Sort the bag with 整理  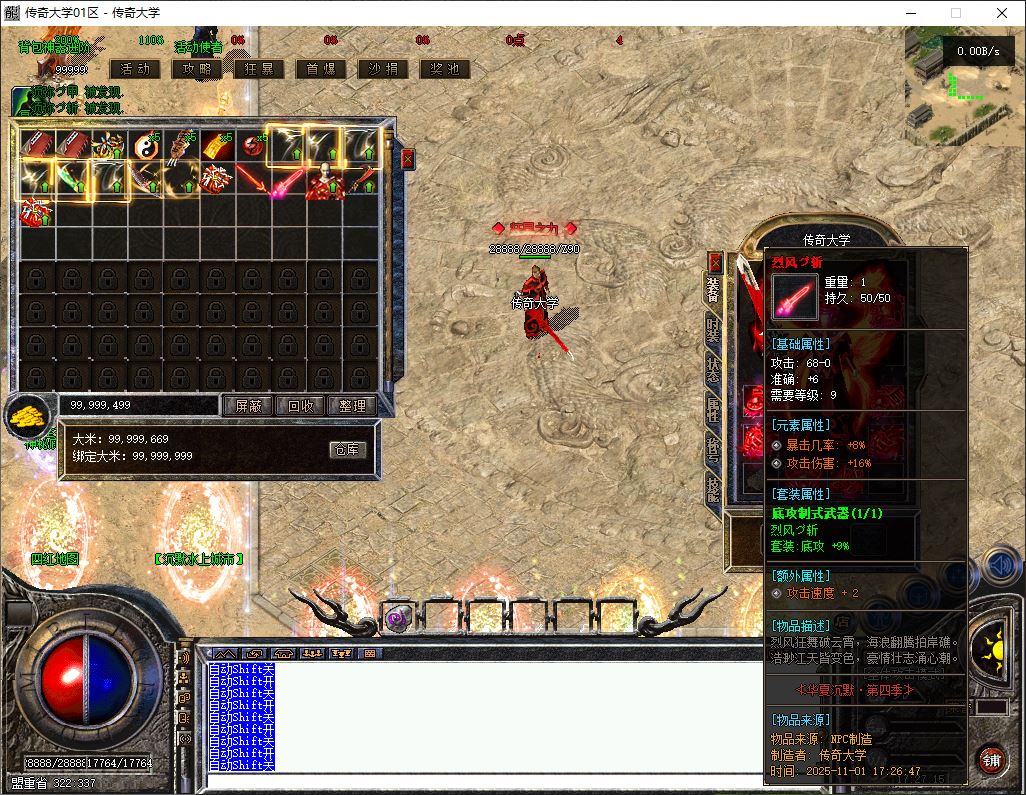352,406
